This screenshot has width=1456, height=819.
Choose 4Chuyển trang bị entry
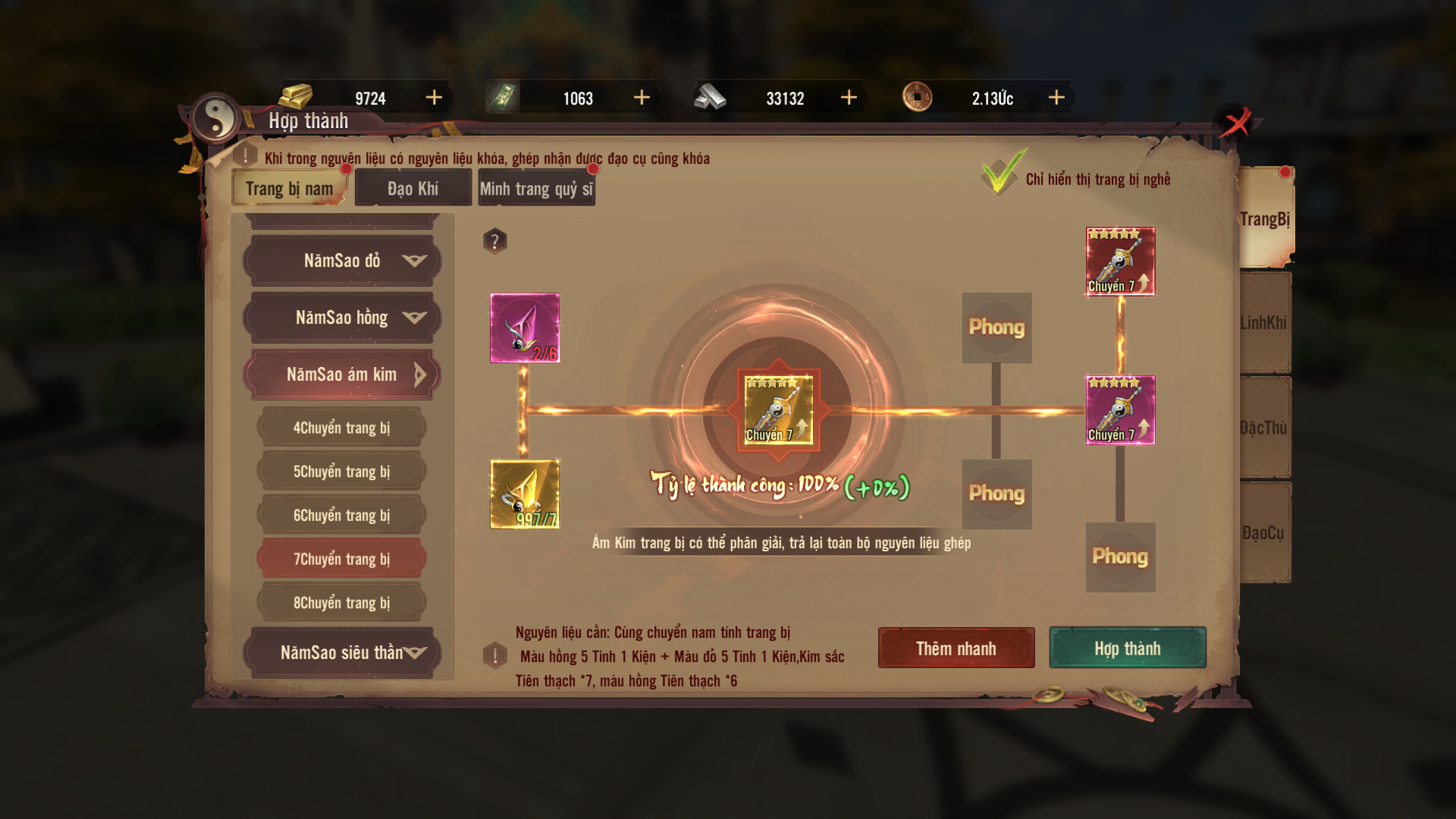[342, 428]
